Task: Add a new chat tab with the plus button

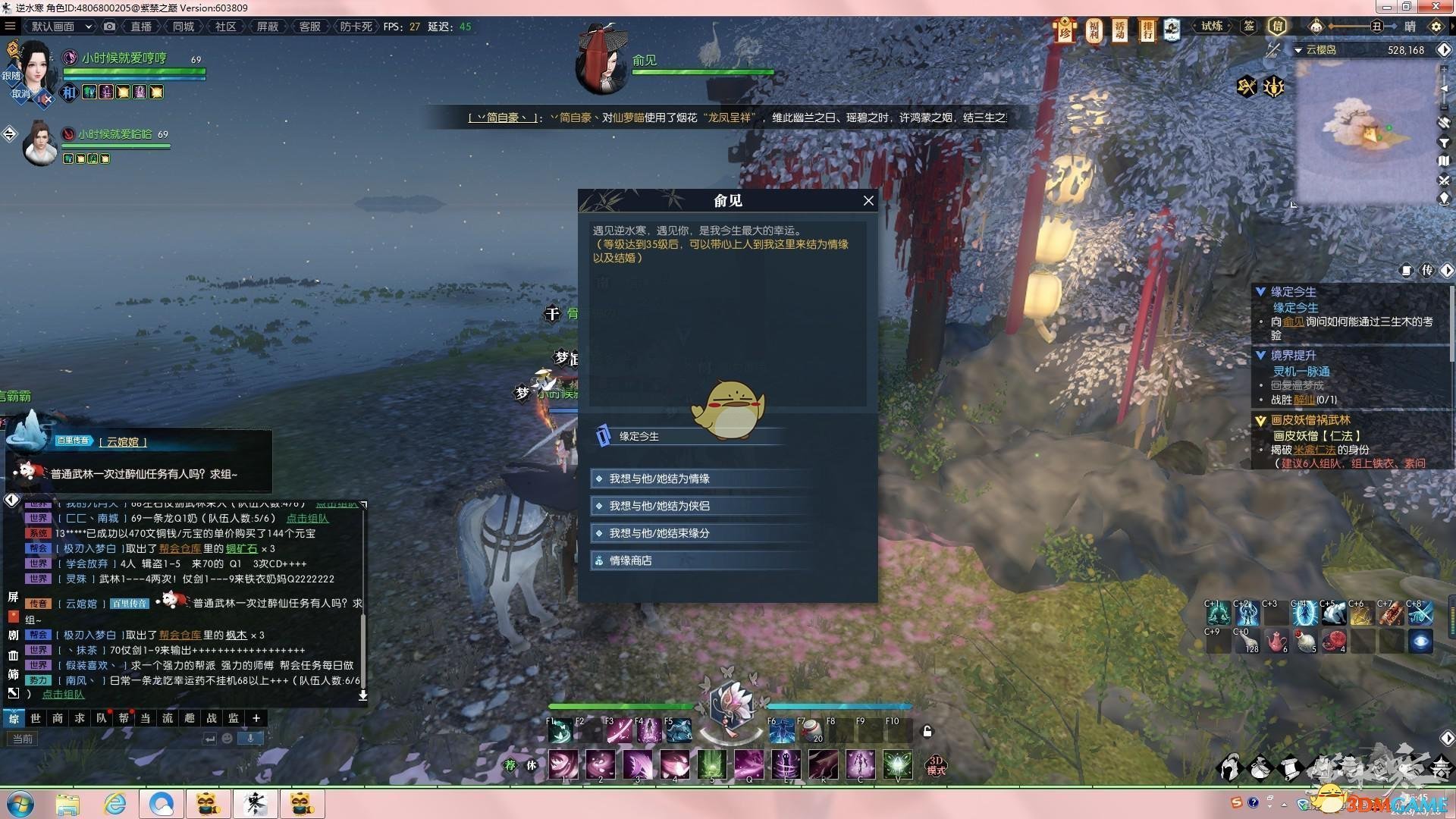Action: [256, 718]
